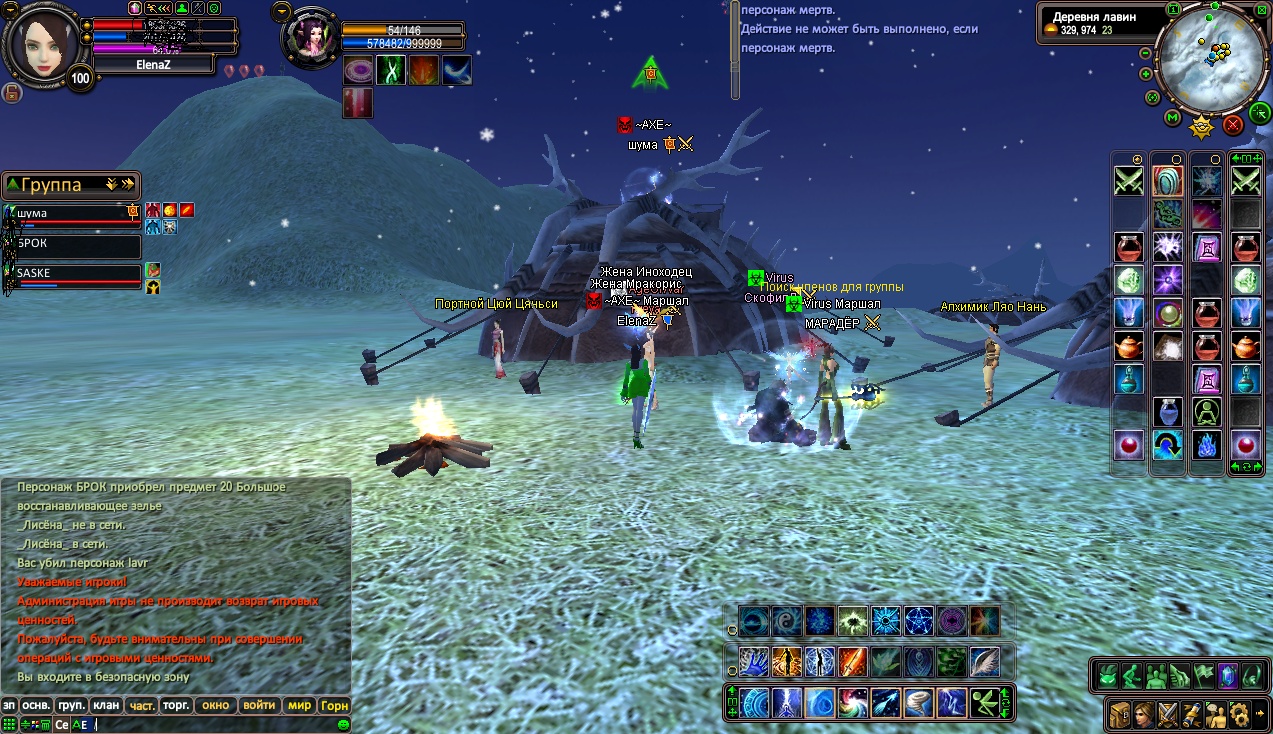The height and width of the screenshot is (734, 1273).
Task: Open the social chat-bubble people icon
Action: coord(1216,714)
